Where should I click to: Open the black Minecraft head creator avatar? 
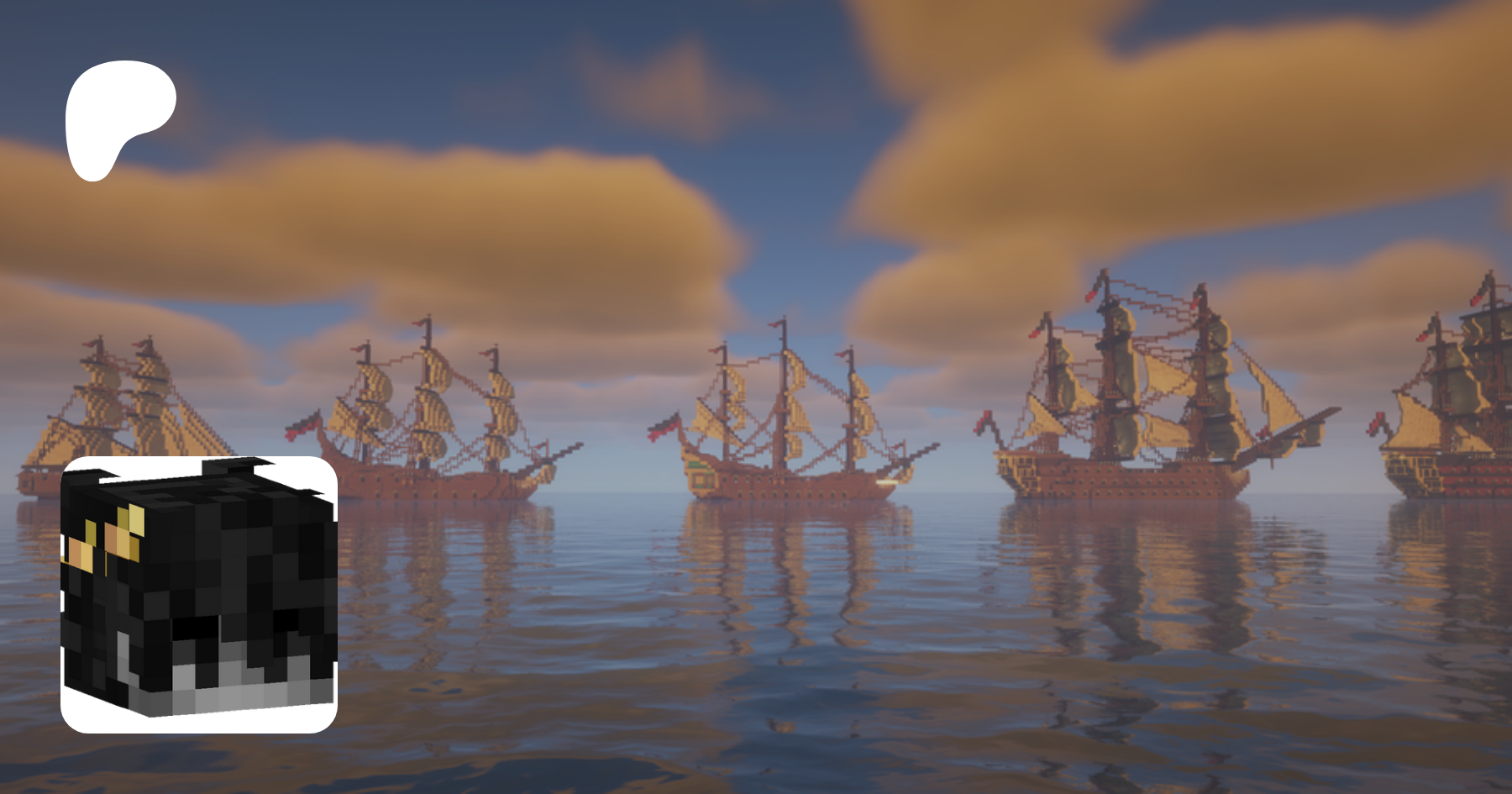click(x=199, y=594)
